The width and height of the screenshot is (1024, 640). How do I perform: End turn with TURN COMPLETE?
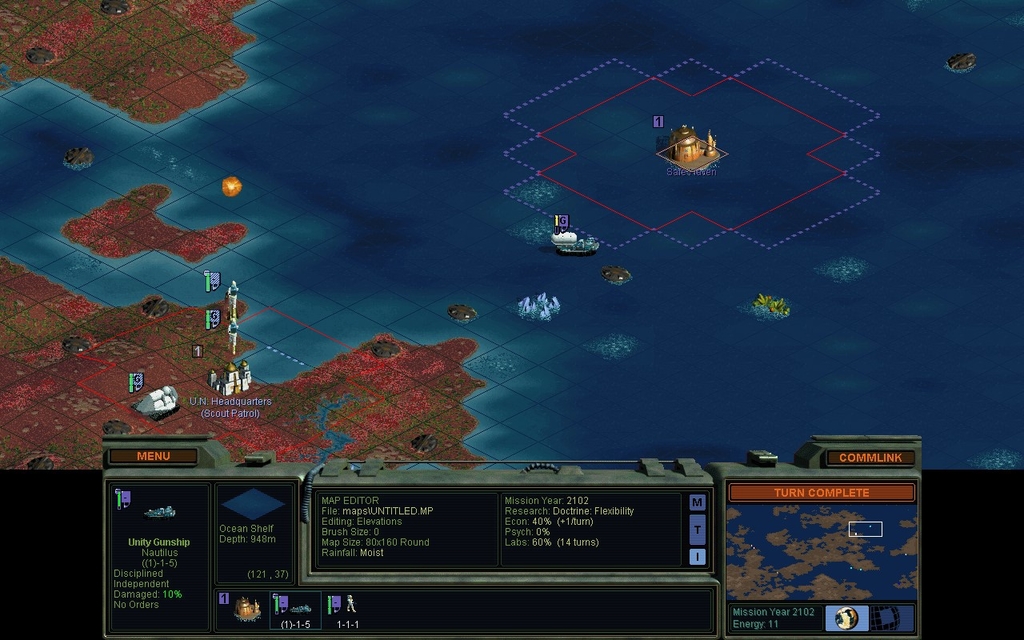[821, 493]
